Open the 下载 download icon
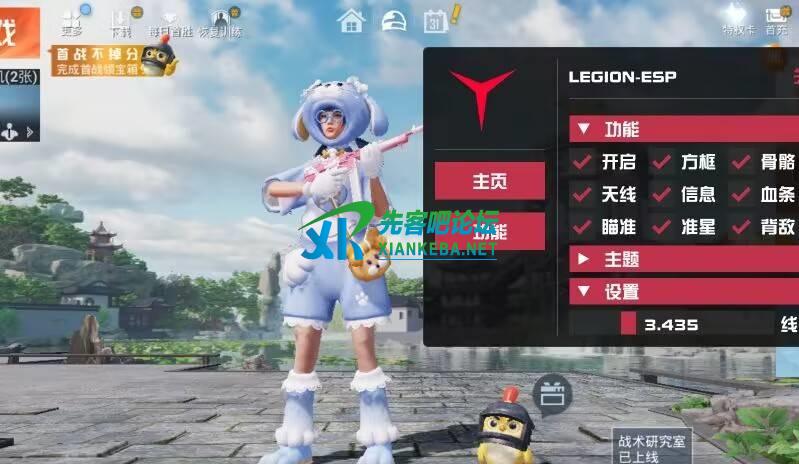Screen dimensions: 799x464 coord(121,20)
